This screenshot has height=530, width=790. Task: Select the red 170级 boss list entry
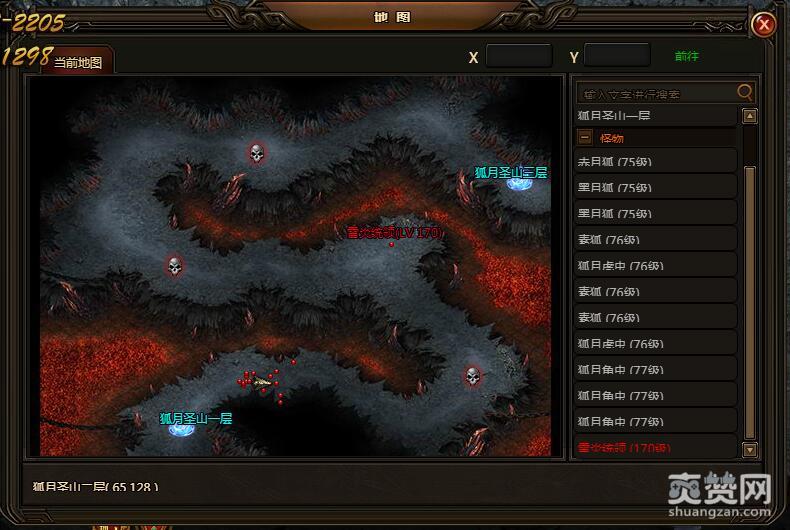point(620,447)
